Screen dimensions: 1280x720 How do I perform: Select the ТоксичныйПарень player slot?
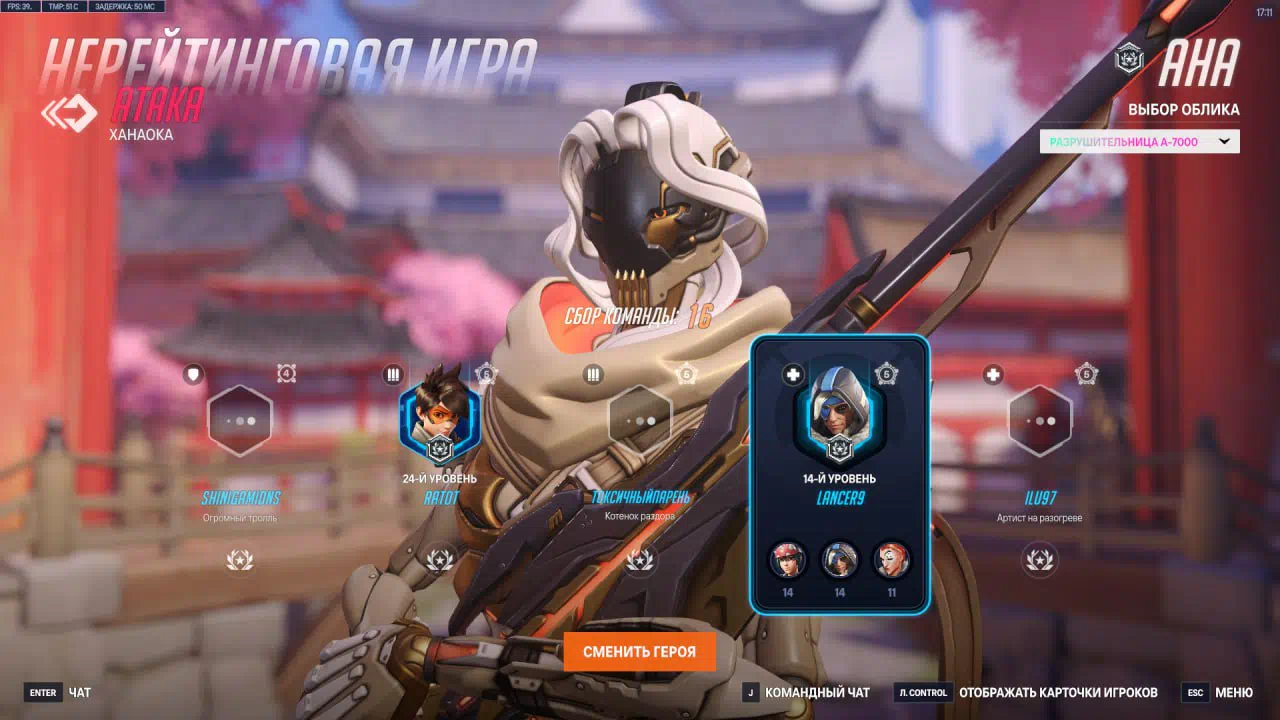tap(640, 421)
